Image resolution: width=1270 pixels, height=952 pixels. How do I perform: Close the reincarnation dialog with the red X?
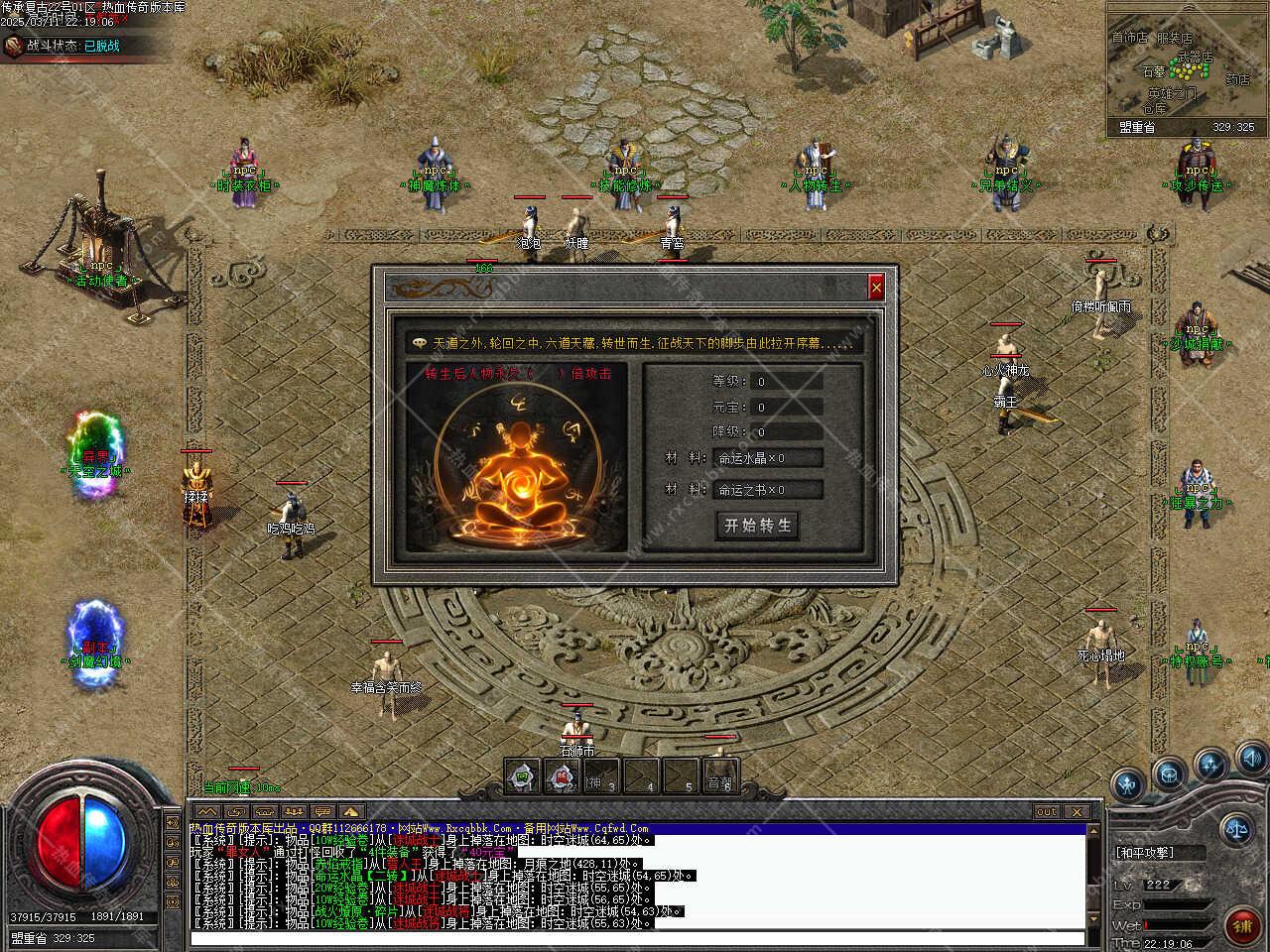pos(876,288)
